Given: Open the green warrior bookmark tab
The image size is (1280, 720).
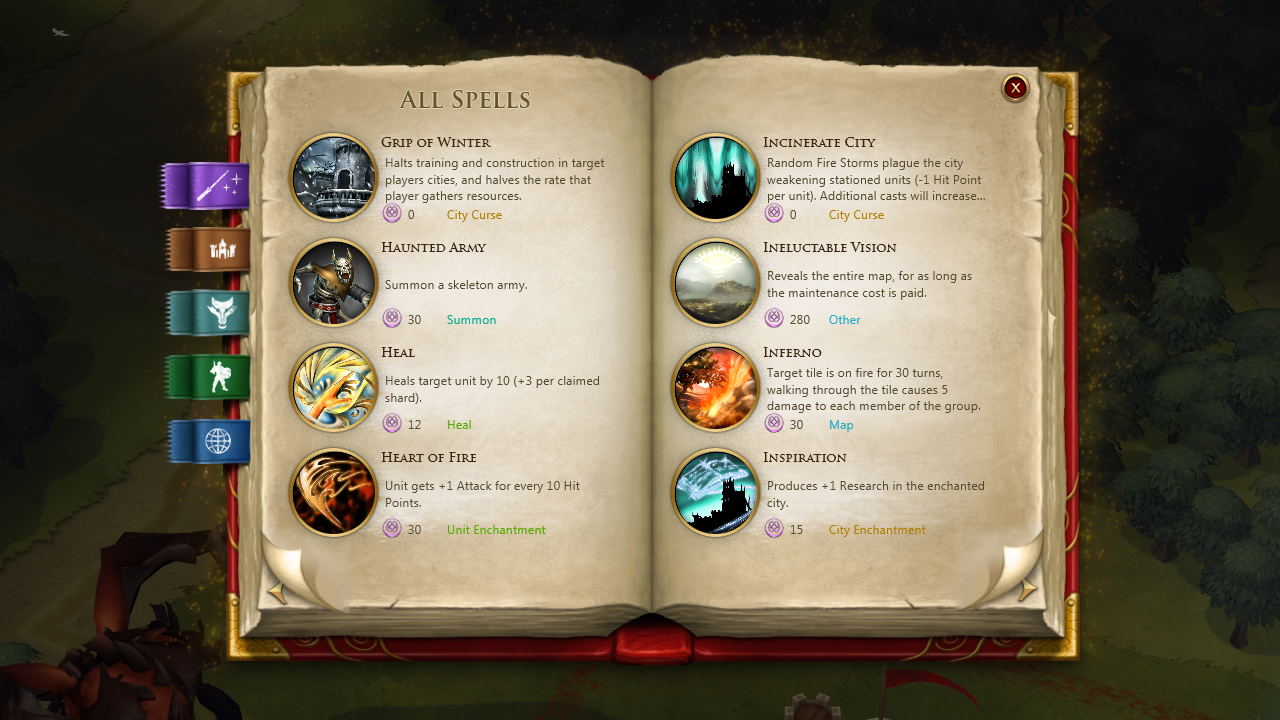Looking at the screenshot, I should tap(210, 377).
